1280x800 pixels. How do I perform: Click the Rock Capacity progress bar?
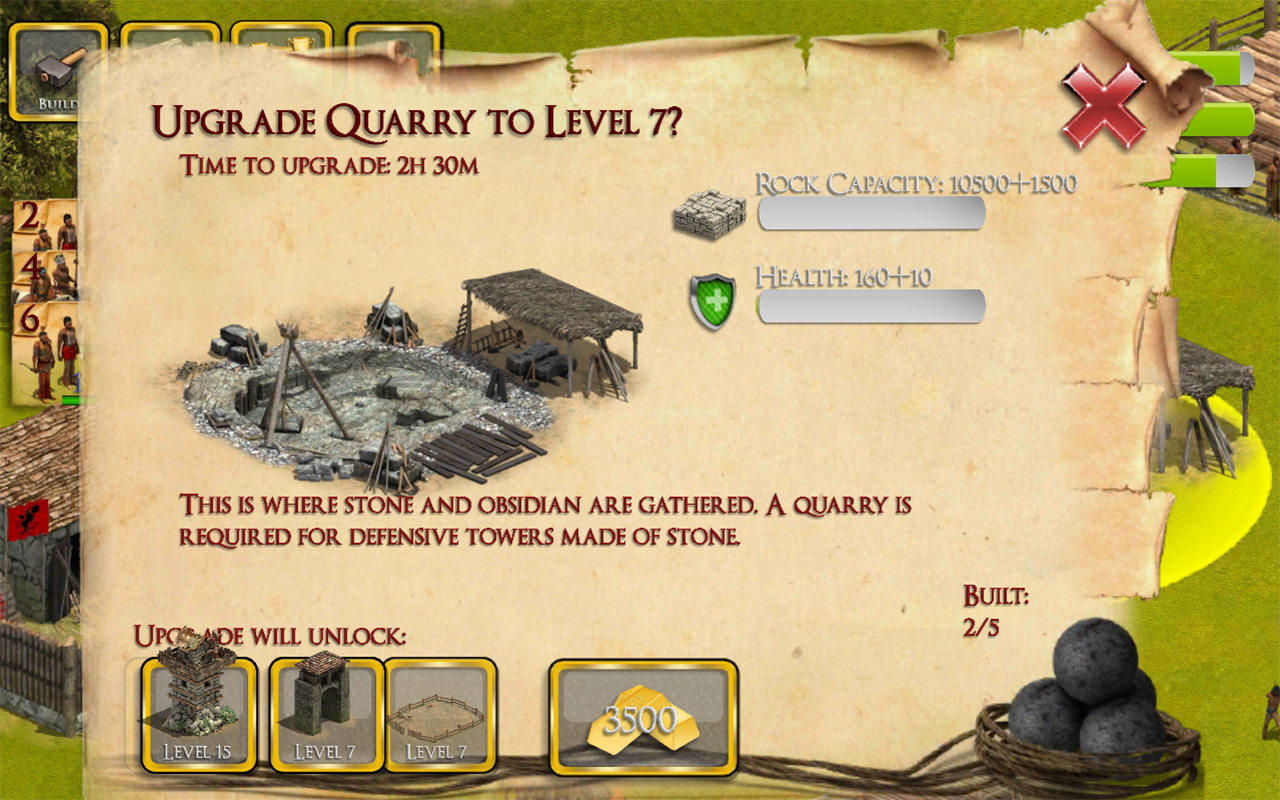(x=870, y=213)
